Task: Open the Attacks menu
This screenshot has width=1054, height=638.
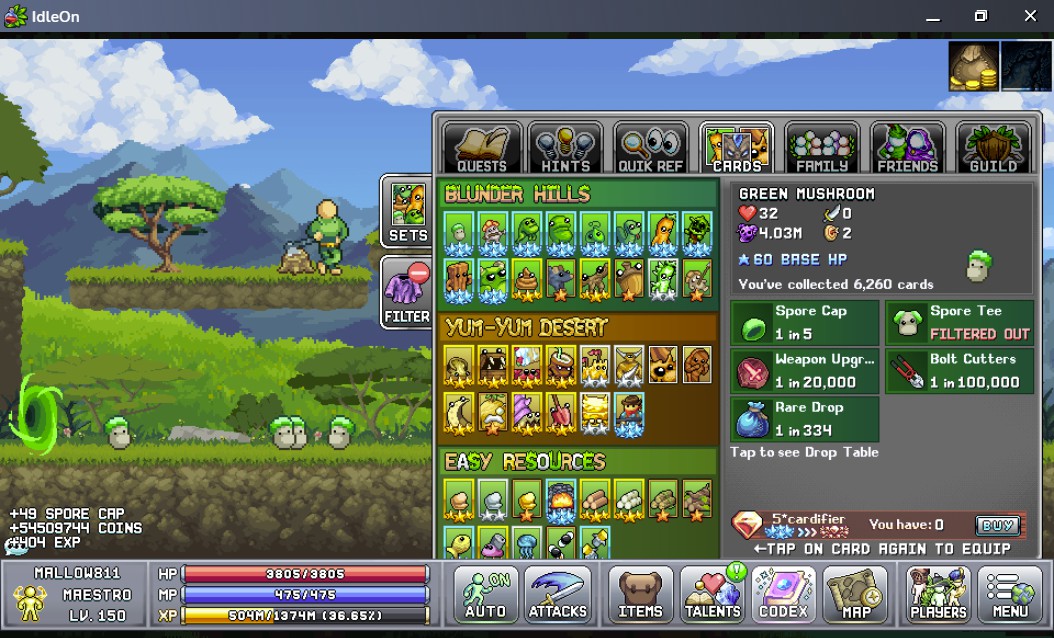Action: click(x=558, y=594)
